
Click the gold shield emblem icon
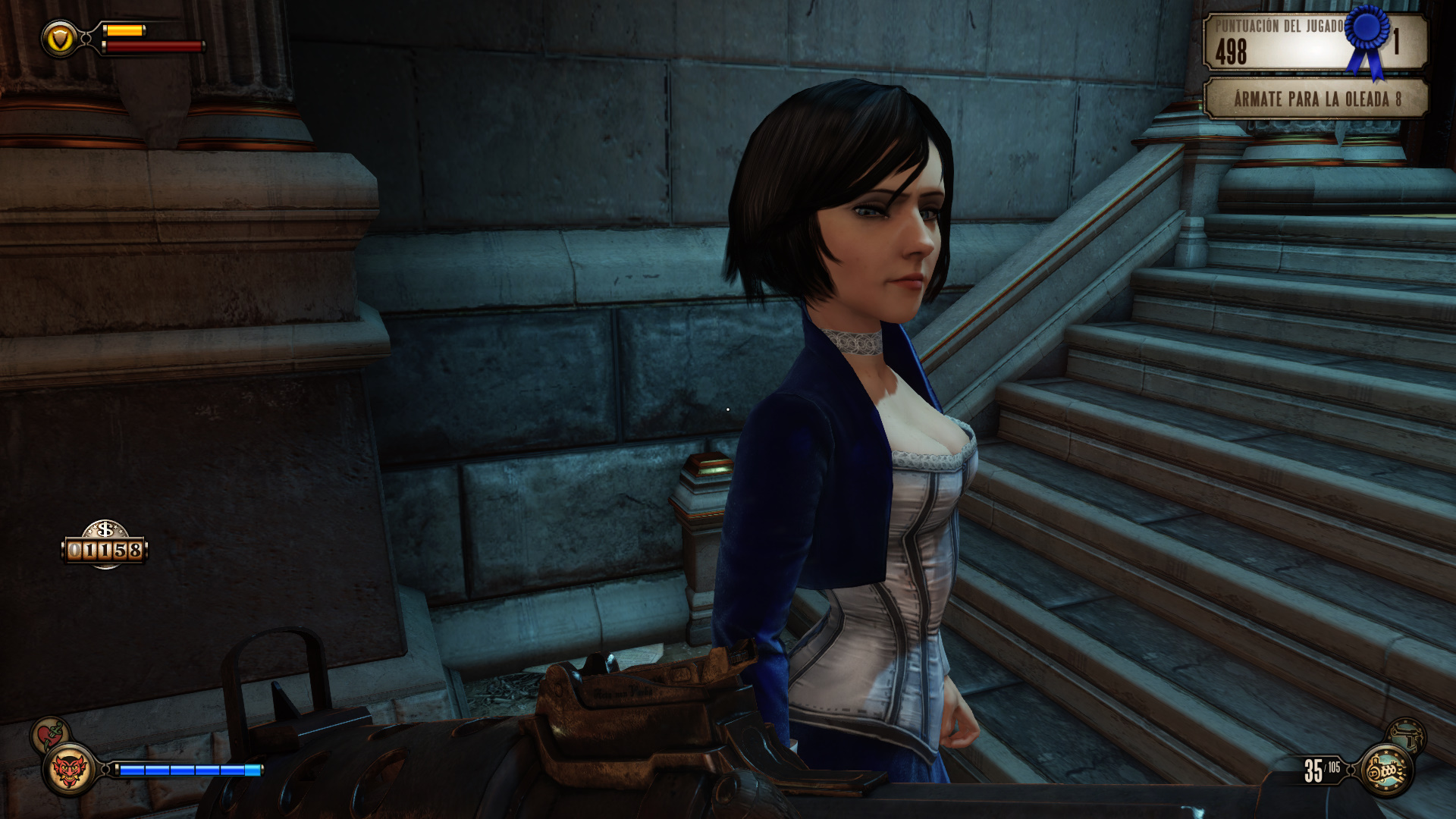59,38
